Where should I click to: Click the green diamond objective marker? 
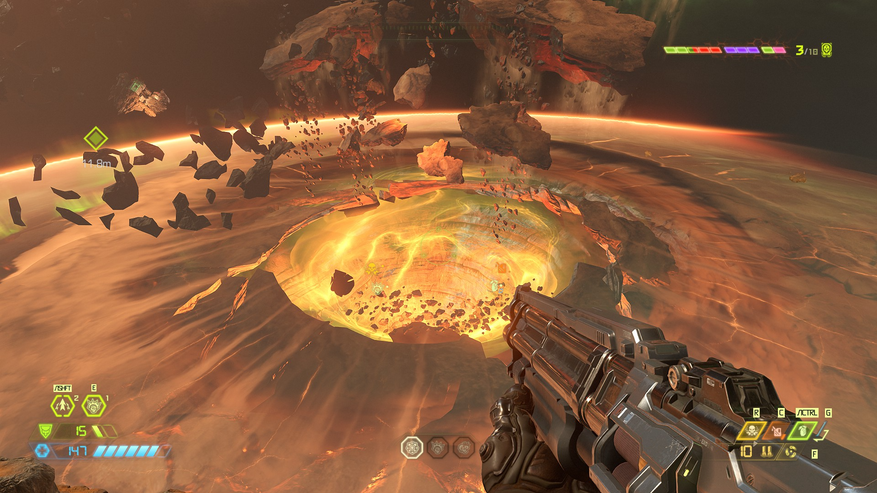(95, 138)
